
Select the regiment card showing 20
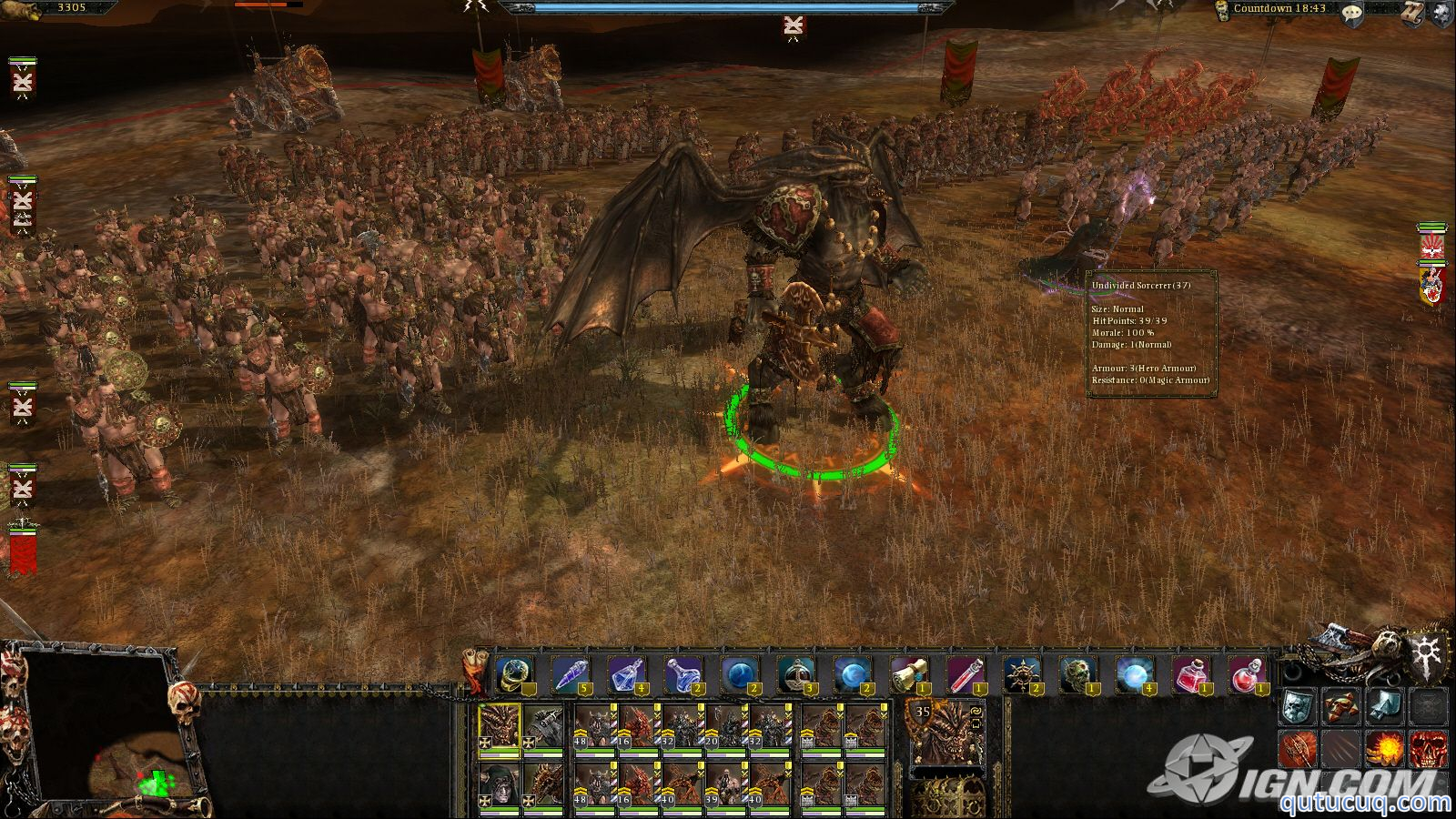(726, 727)
